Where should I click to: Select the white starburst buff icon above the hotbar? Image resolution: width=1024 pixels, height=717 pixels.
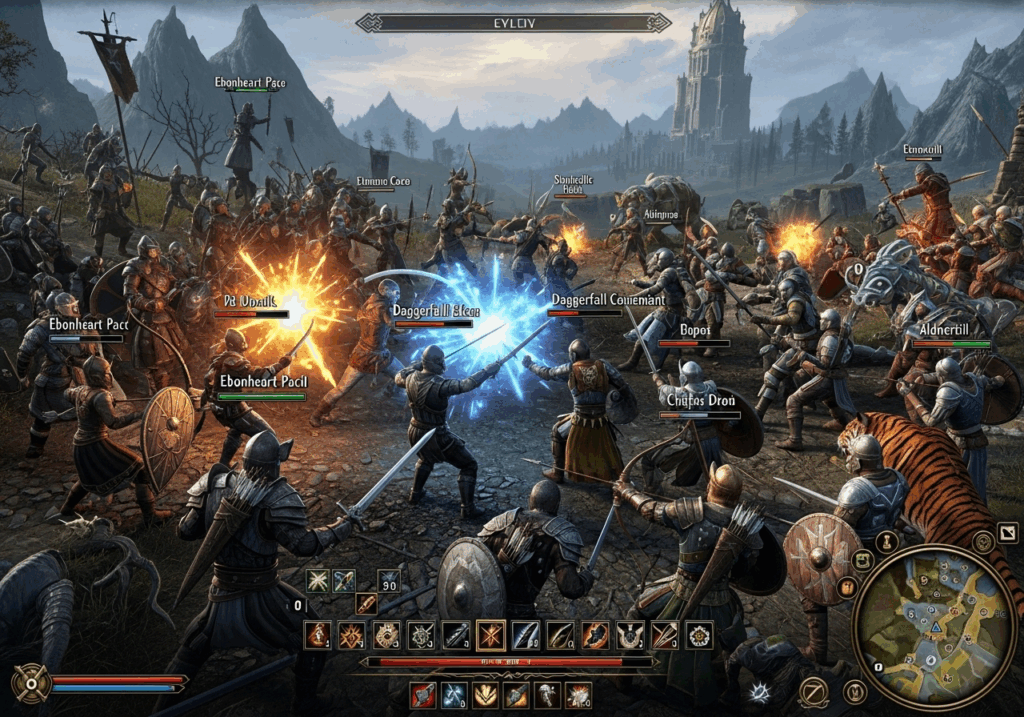[318, 580]
